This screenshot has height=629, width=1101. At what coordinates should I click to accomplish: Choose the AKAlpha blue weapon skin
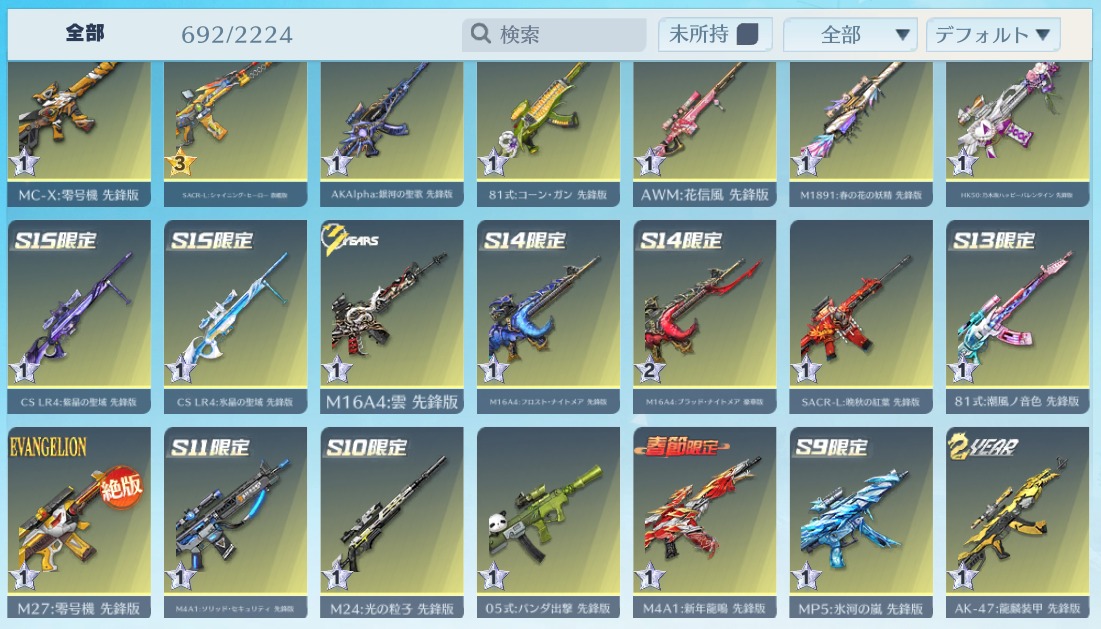click(x=392, y=130)
